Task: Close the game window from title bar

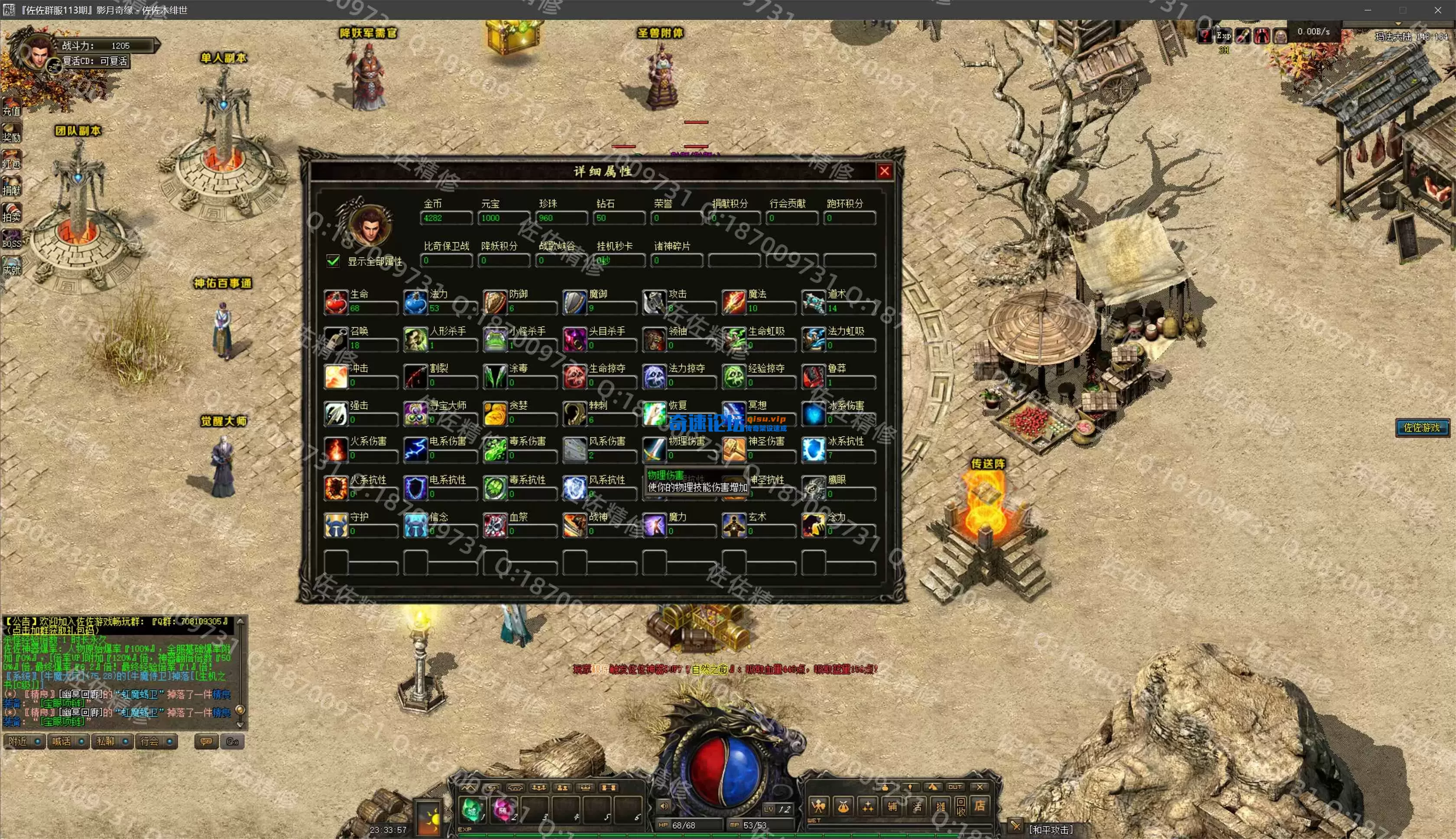Action: (1437, 10)
